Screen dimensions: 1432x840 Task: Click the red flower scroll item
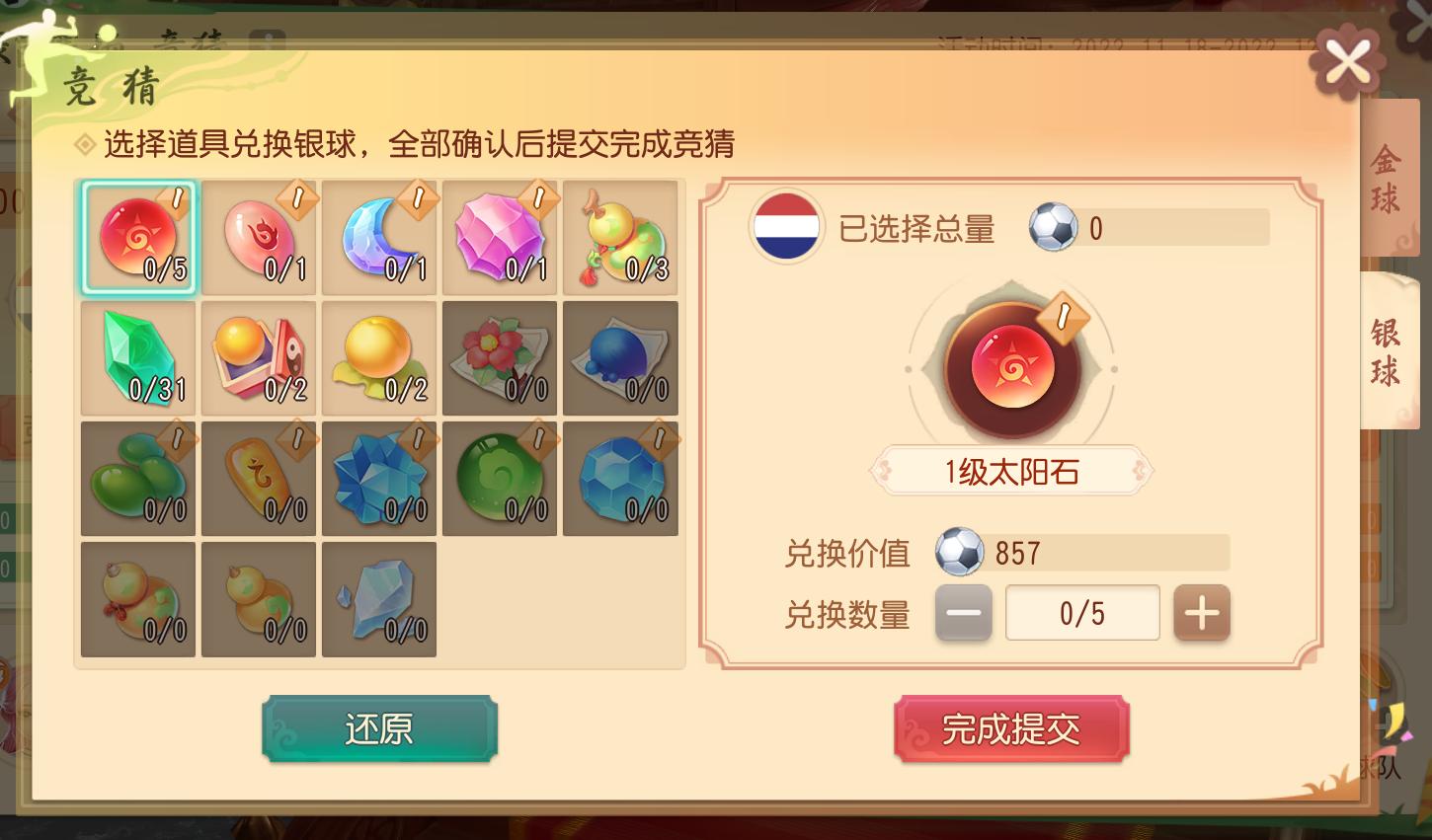pyautogui.click(x=500, y=357)
